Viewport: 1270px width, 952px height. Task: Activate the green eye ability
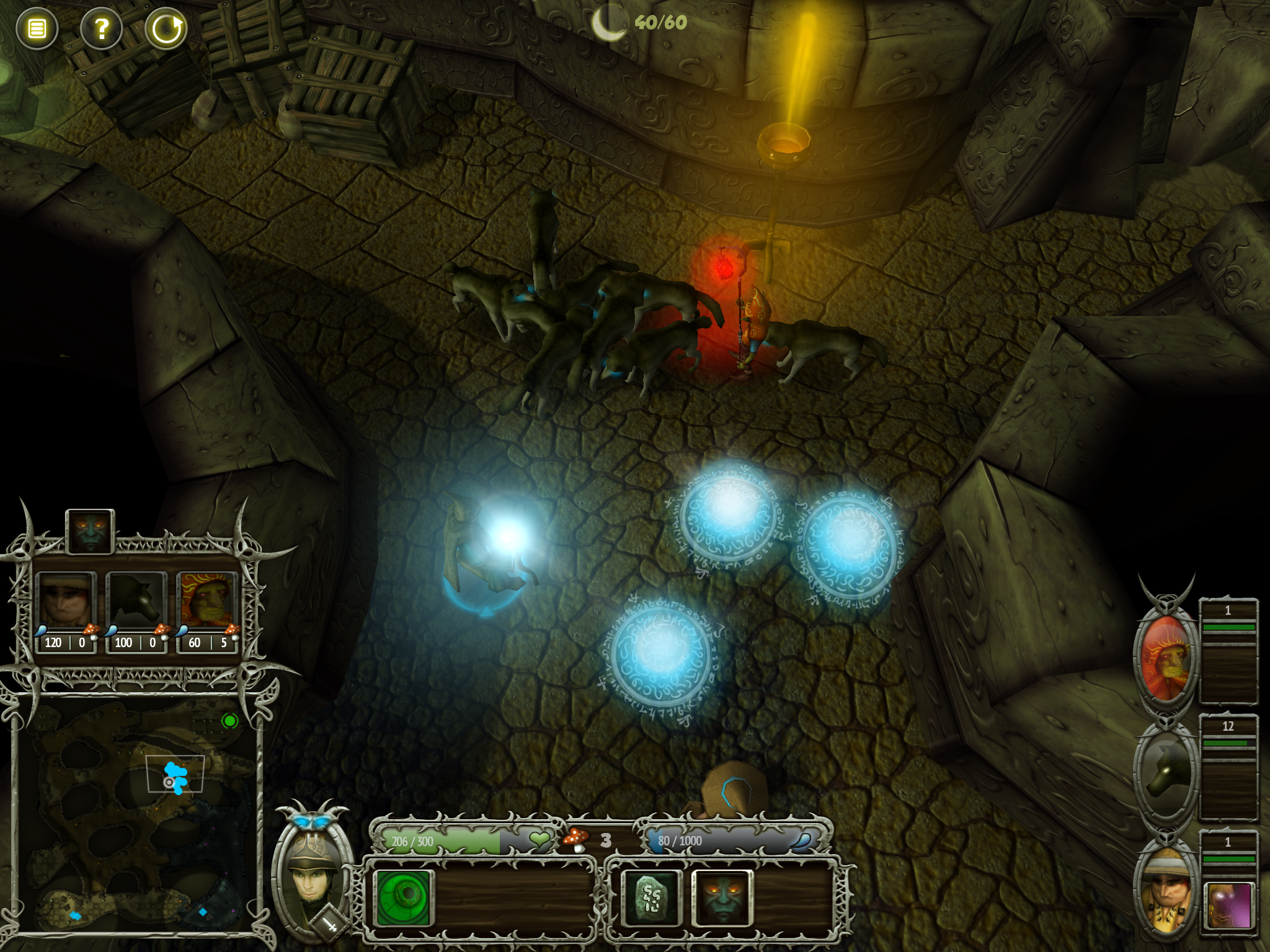point(404,897)
